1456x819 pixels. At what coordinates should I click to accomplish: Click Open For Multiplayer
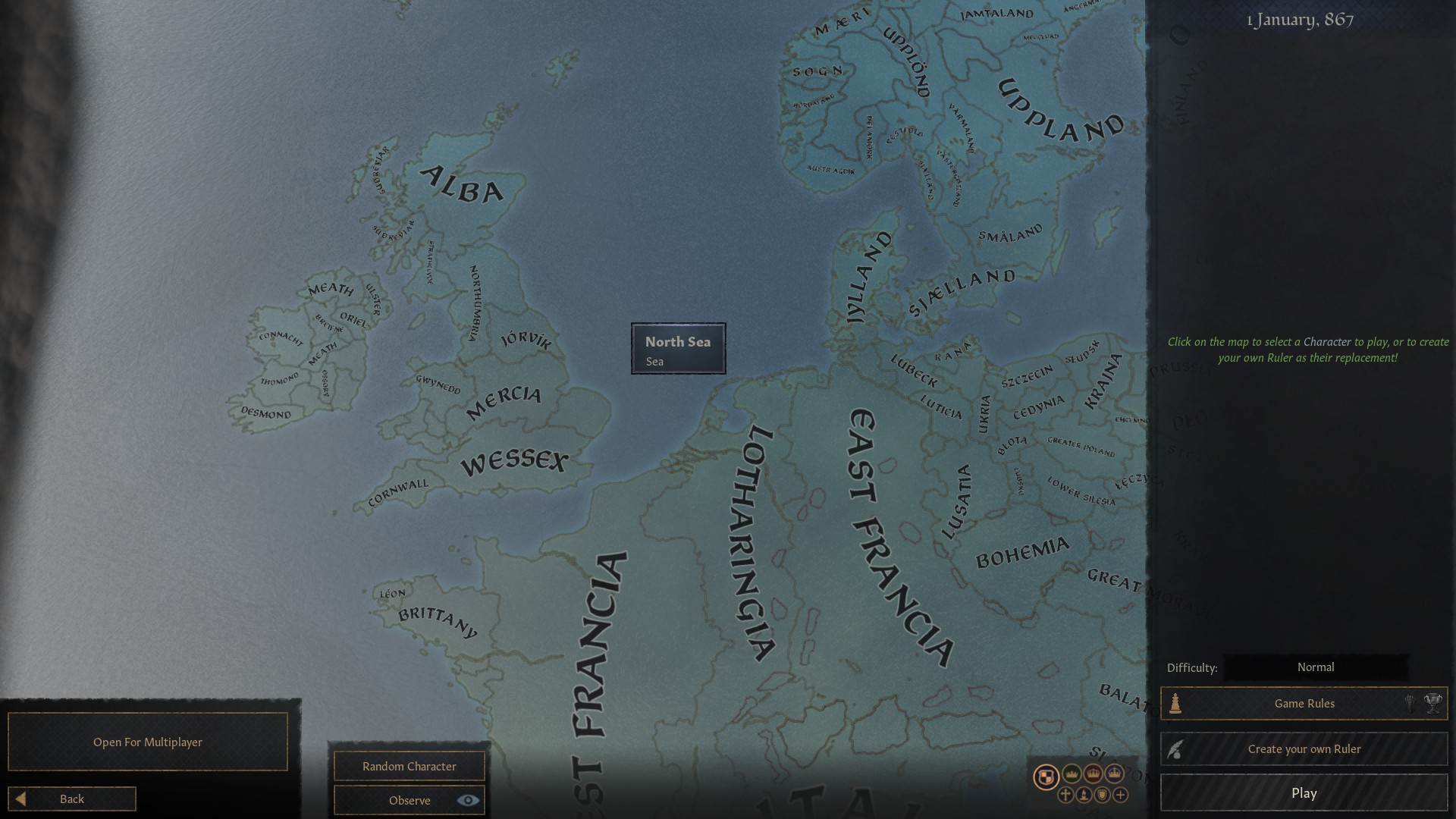pos(147,742)
